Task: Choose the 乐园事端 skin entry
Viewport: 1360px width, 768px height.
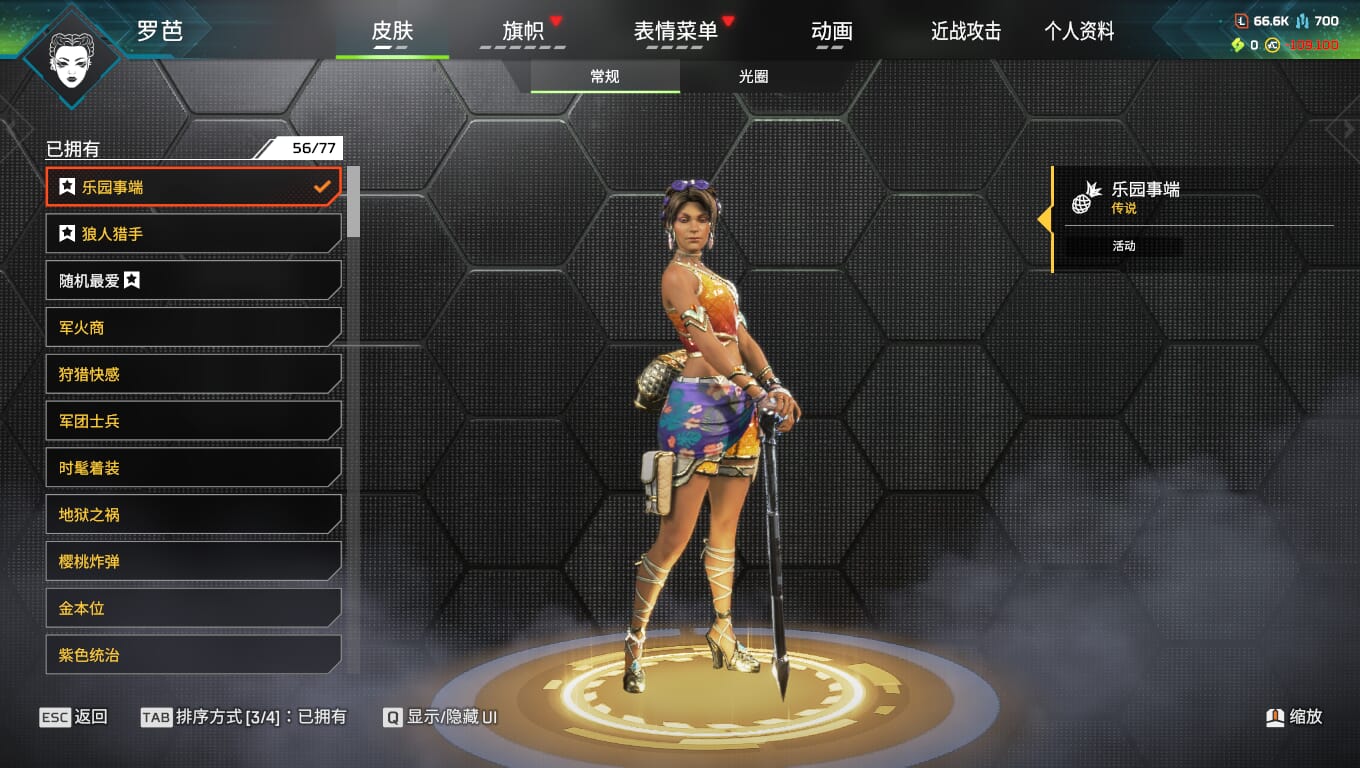Action: pos(193,187)
